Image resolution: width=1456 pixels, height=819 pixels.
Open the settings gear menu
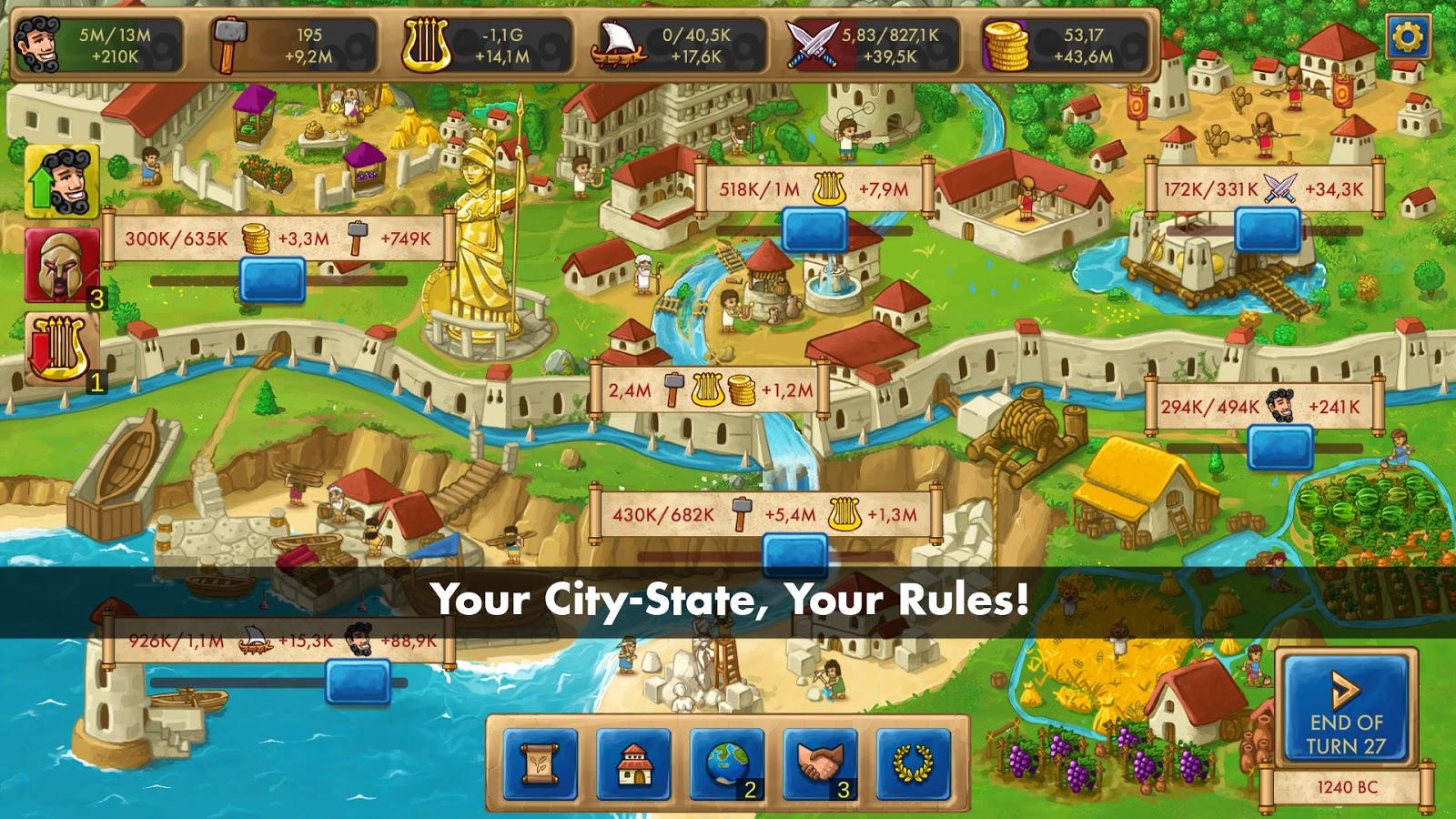tap(1410, 36)
